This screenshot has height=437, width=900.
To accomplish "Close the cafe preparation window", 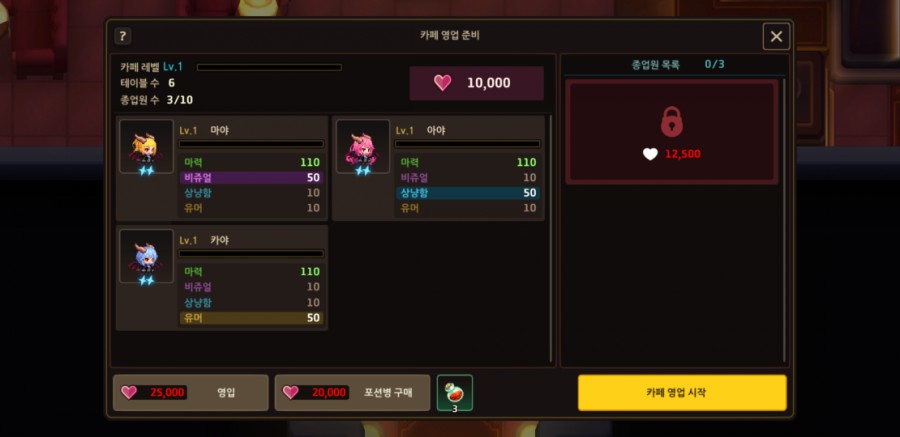I will (776, 37).
